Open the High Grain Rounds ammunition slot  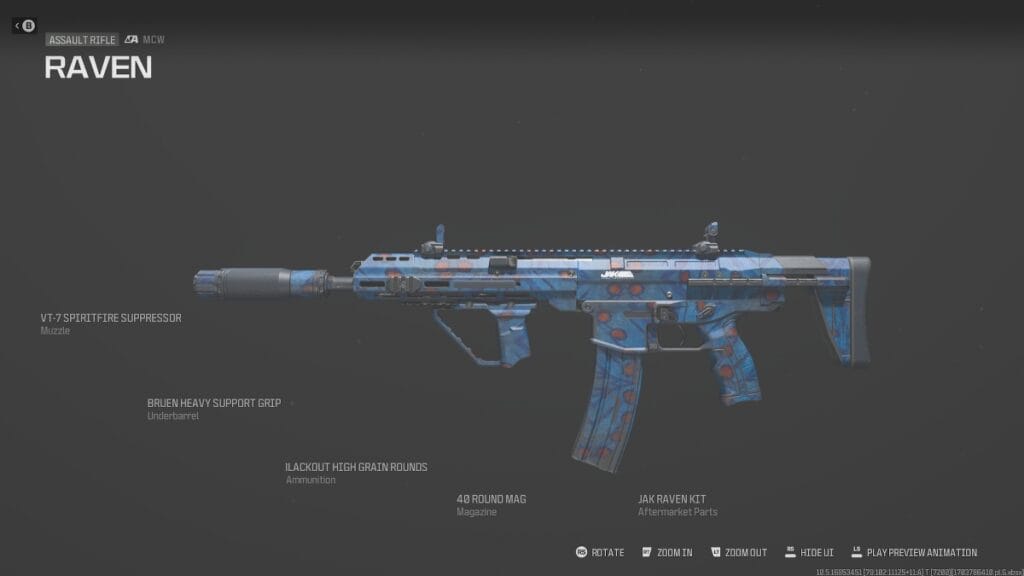click(356, 467)
